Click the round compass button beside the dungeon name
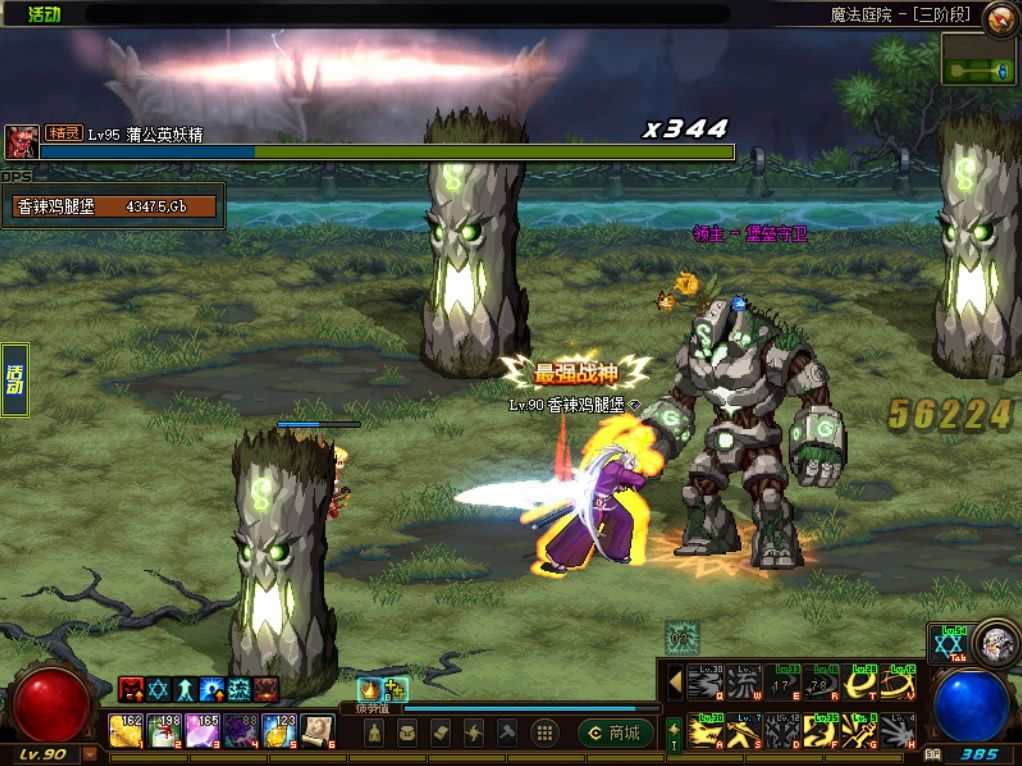This screenshot has width=1022, height=766. click(1000, 18)
